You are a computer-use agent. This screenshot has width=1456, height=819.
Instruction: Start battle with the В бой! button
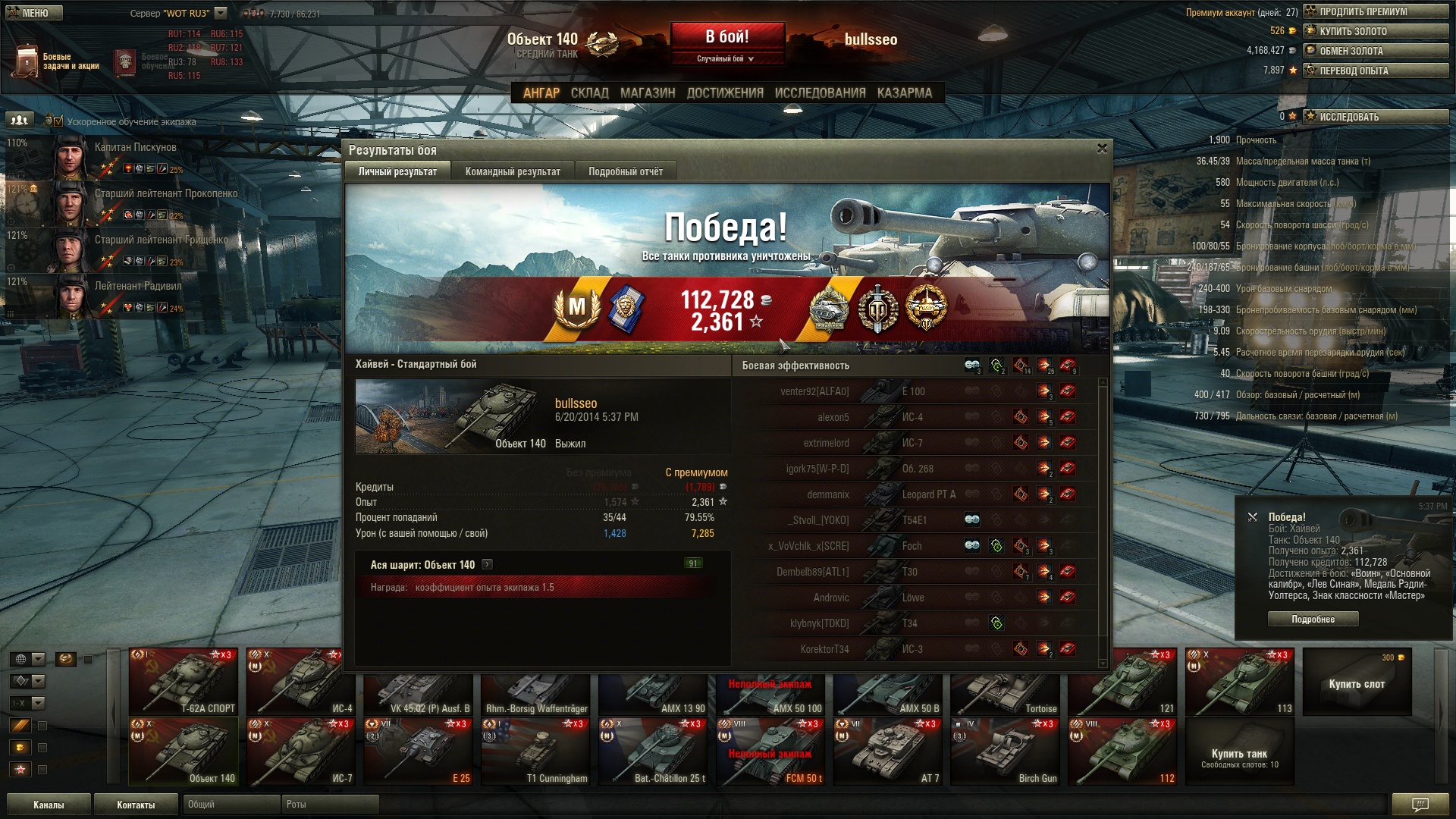click(x=726, y=36)
